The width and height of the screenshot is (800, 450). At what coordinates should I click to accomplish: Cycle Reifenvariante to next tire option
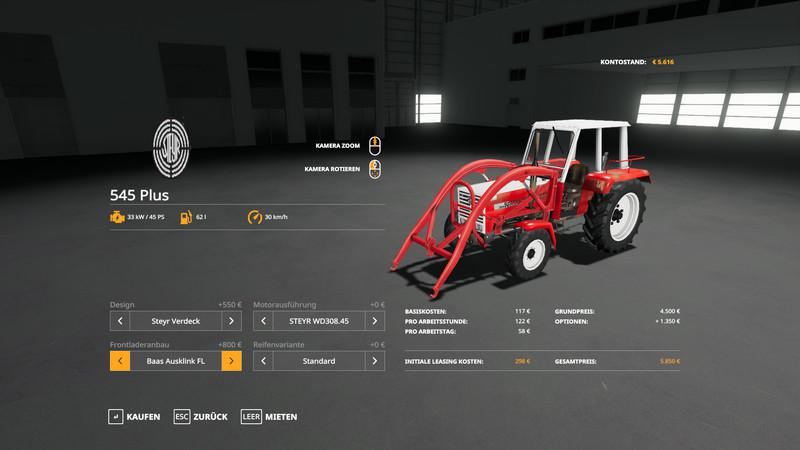click(376, 360)
